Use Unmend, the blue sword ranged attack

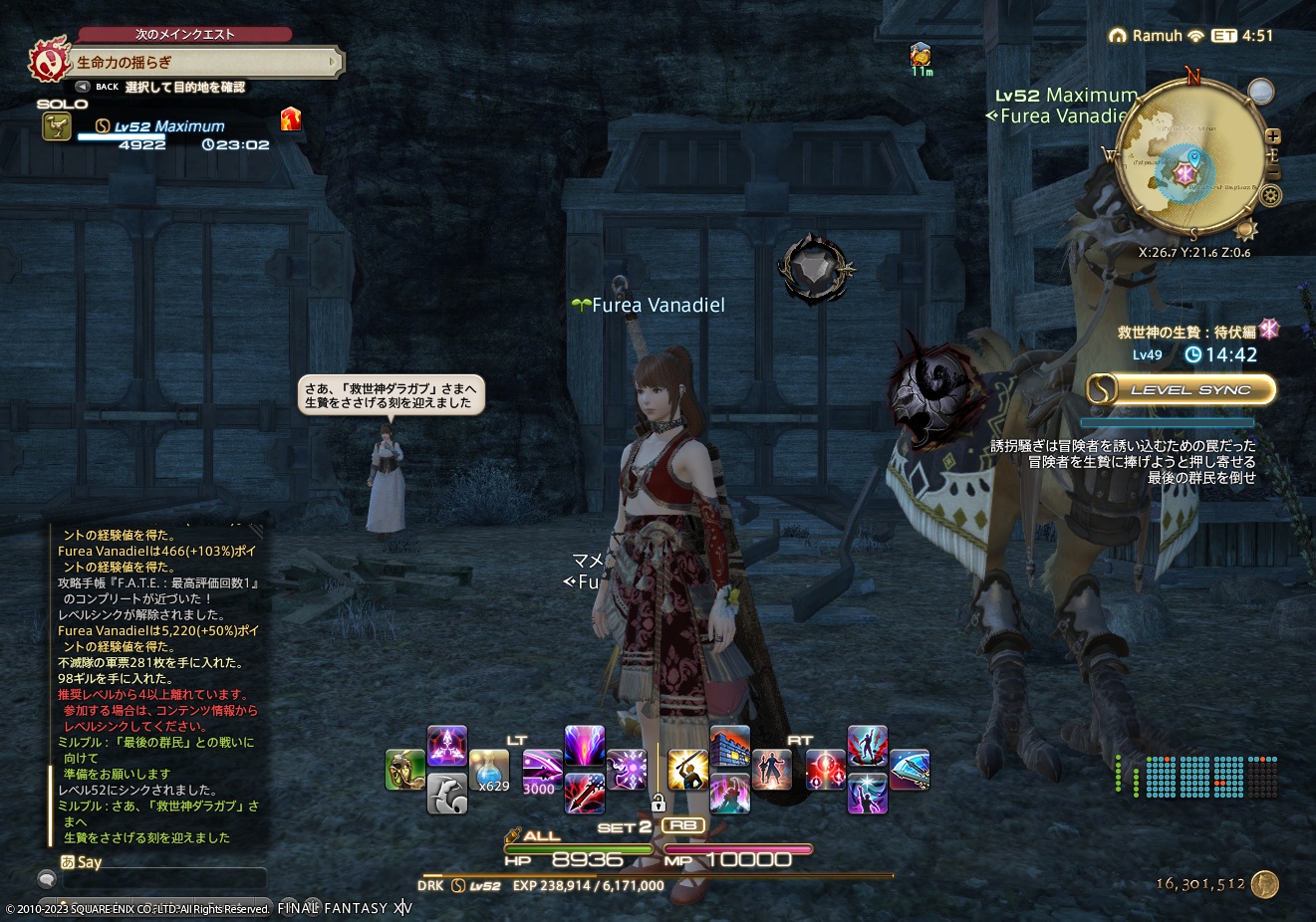(911, 766)
